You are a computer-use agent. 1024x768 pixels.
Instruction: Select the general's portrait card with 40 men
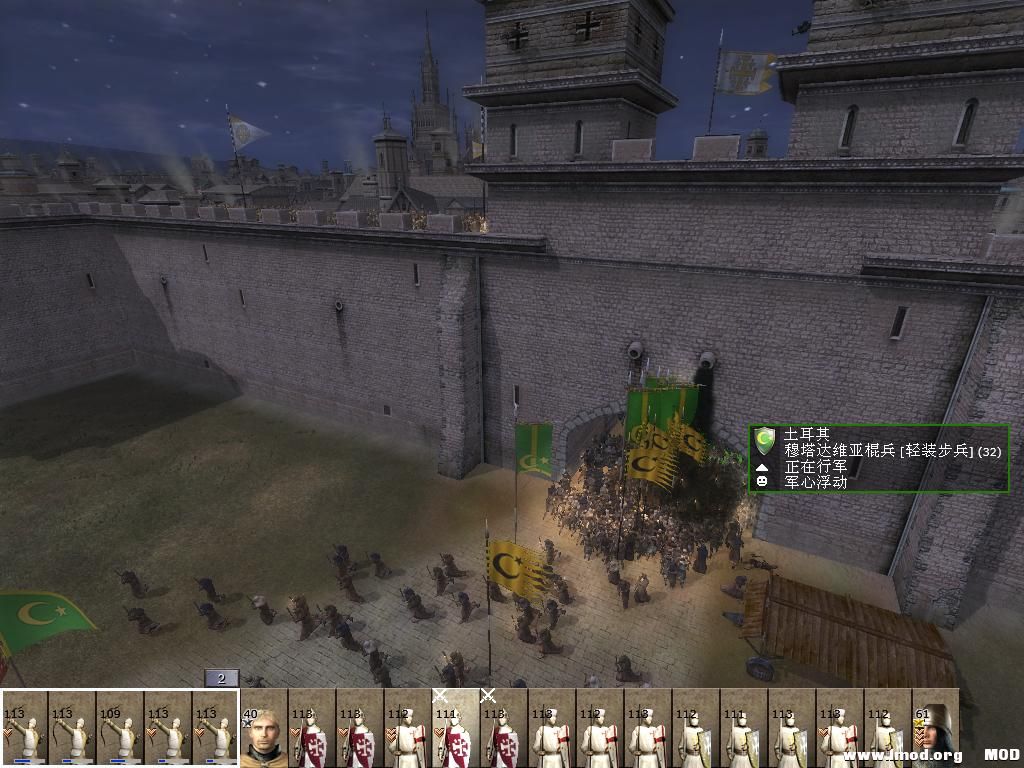click(x=264, y=728)
